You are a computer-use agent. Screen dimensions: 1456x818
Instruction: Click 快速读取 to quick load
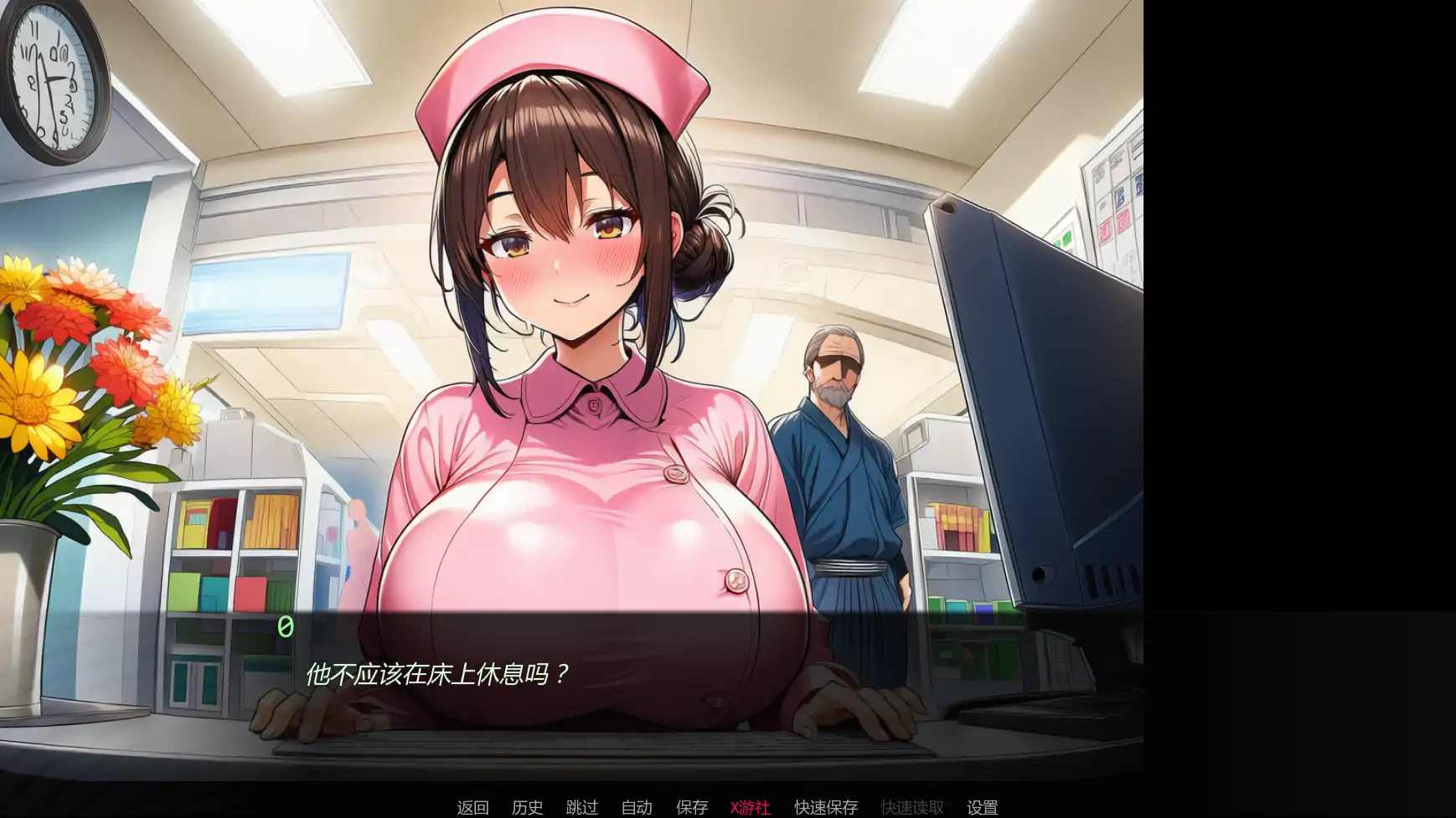pos(911,807)
